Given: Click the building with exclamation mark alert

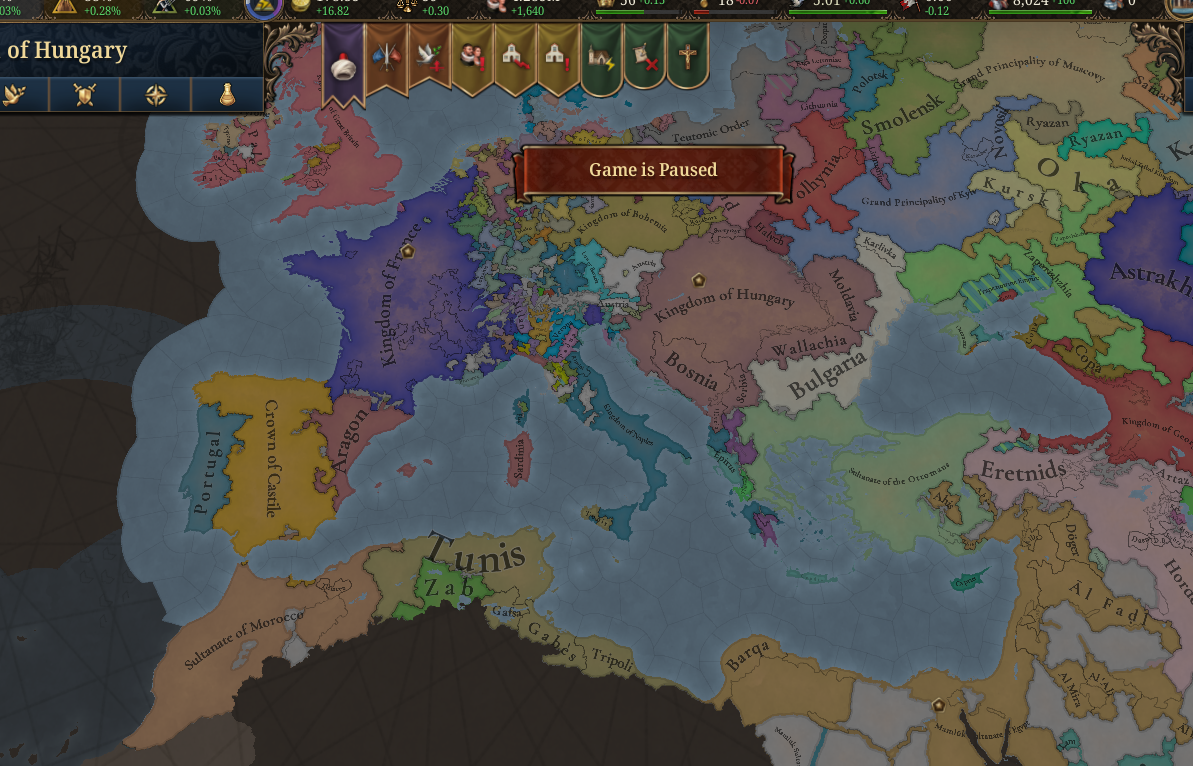Looking at the screenshot, I should (558, 58).
